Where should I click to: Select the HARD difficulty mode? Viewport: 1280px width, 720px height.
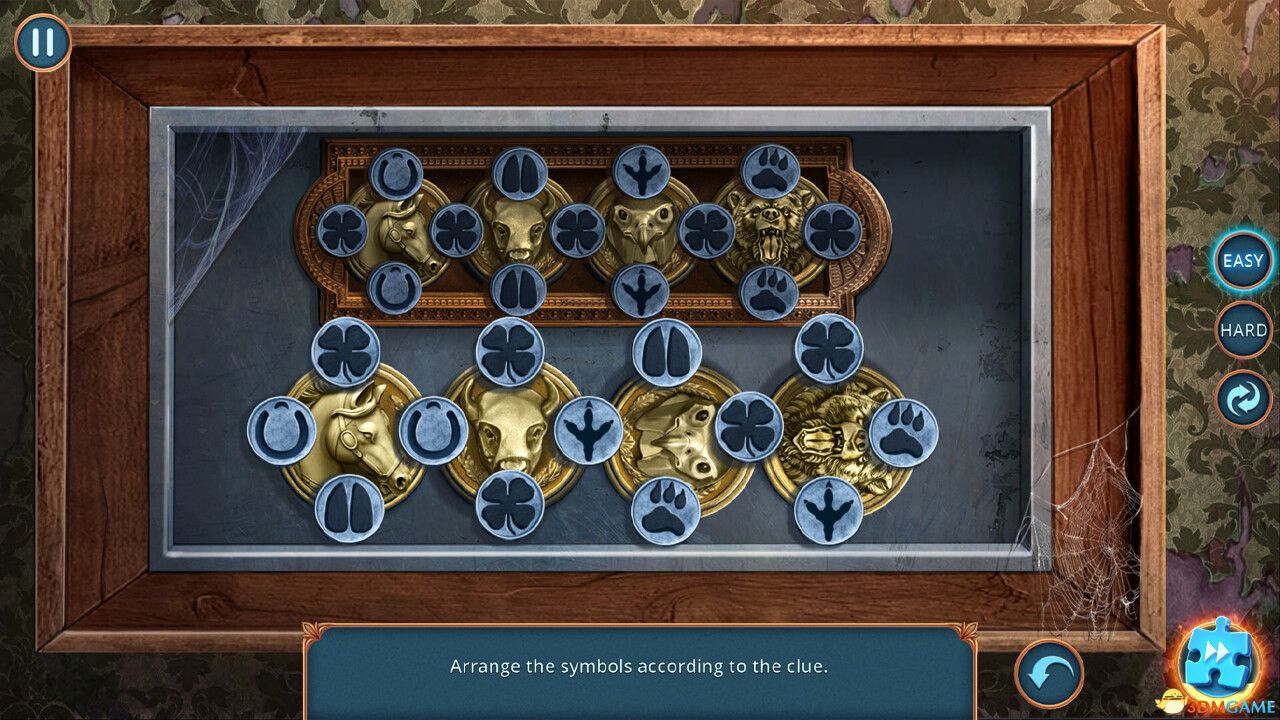pyautogui.click(x=1243, y=329)
